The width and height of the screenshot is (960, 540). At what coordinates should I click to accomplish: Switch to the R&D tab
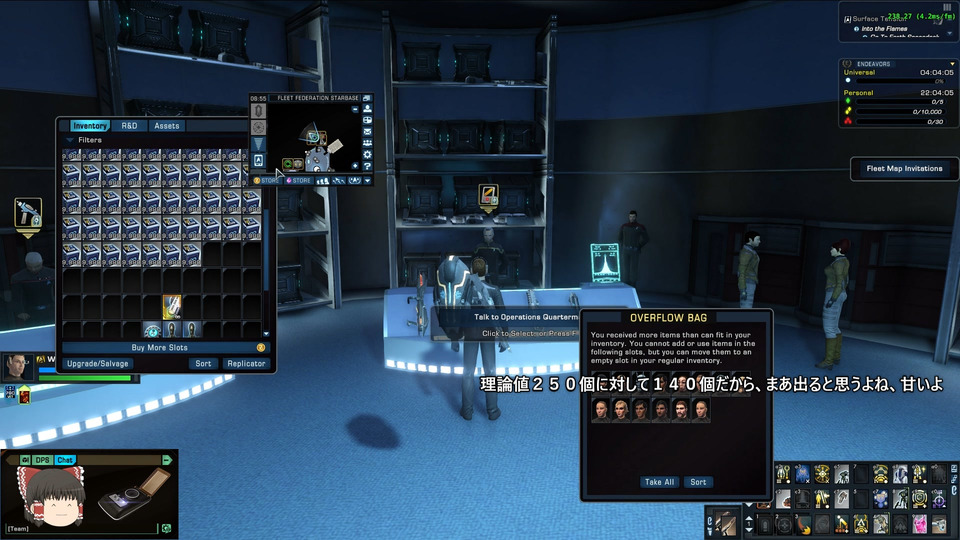[x=129, y=126]
